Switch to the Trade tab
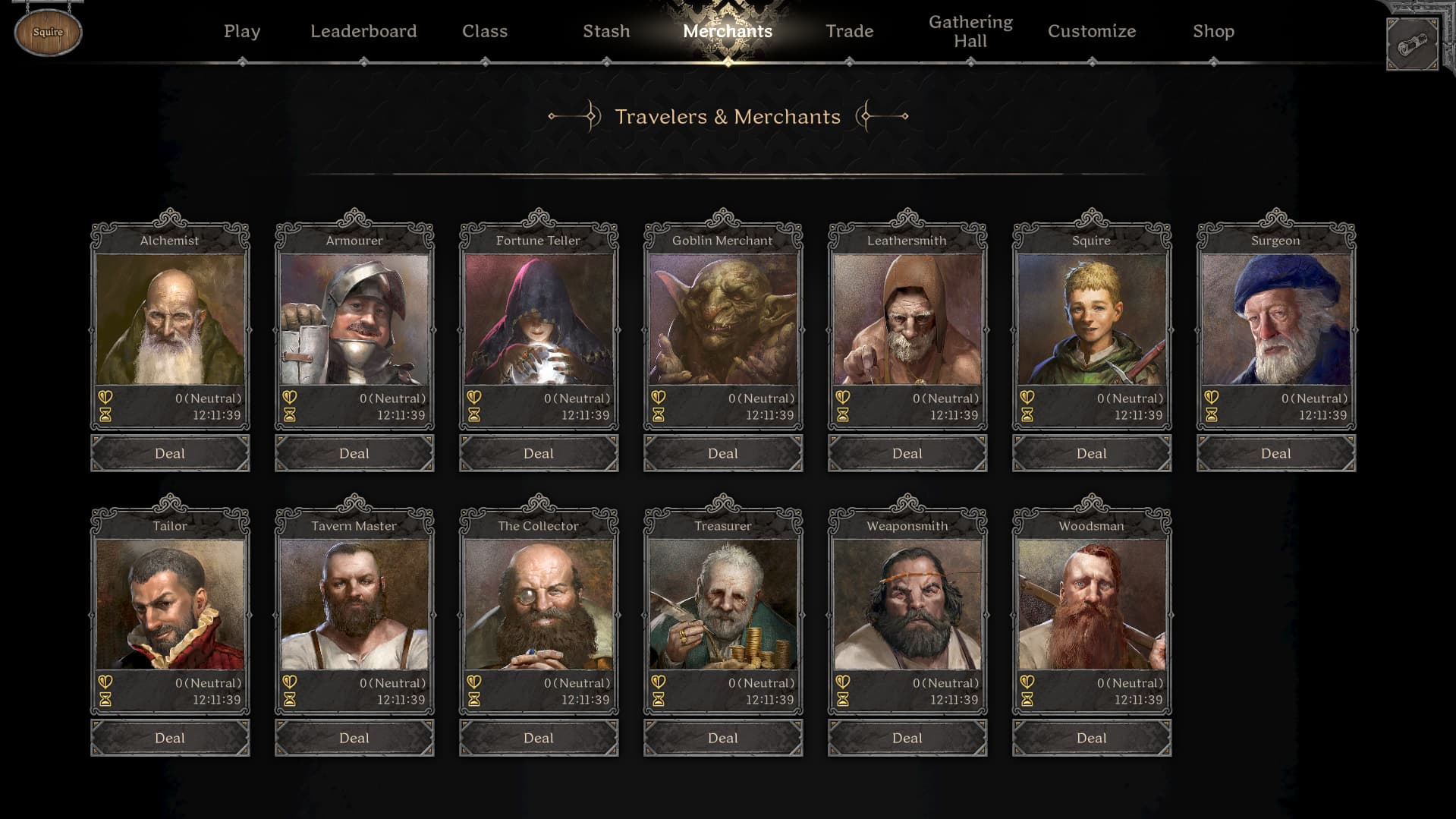1456x819 pixels. pos(849,31)
